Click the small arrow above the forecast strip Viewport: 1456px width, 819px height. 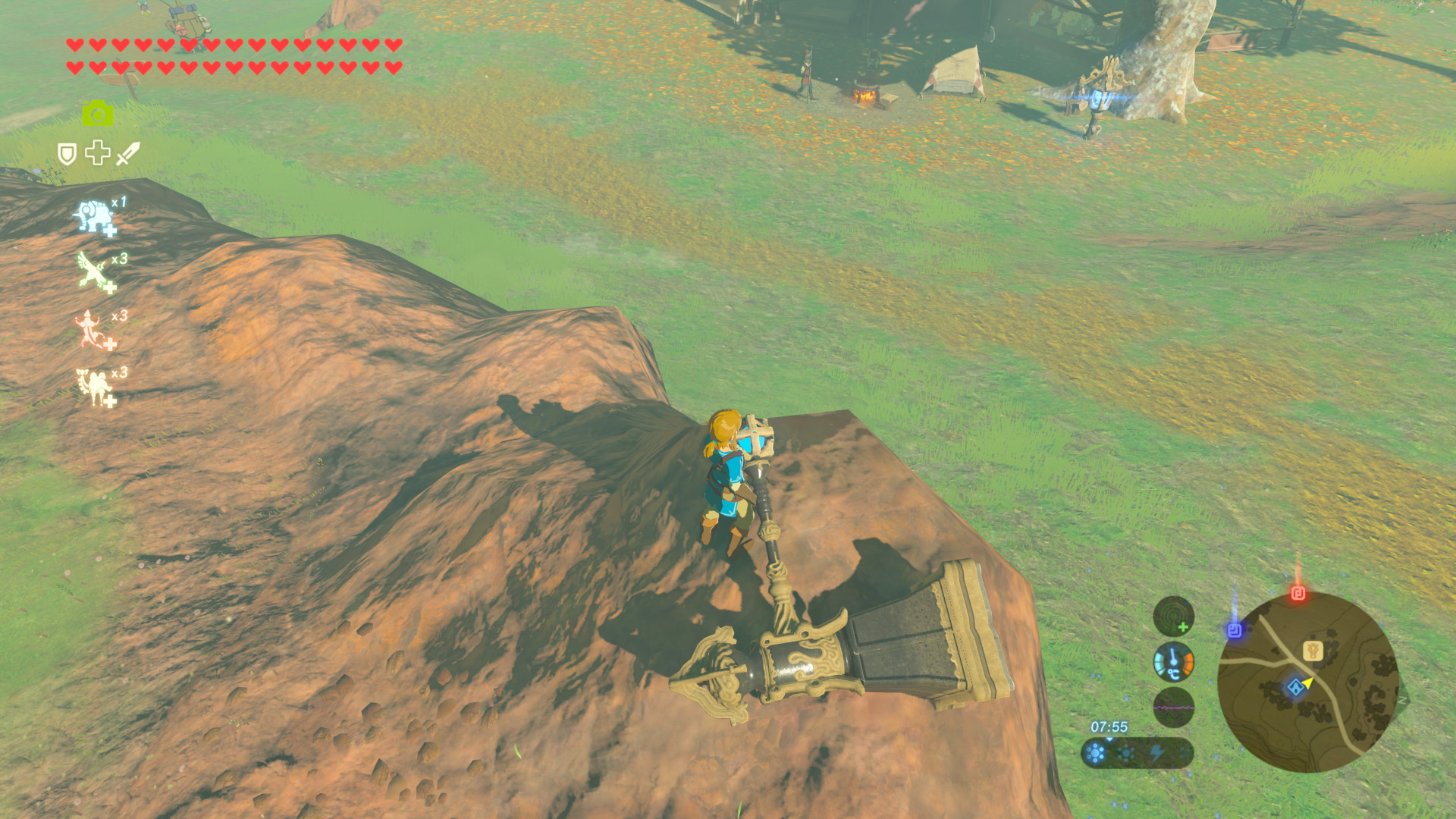coord(1109,740)
